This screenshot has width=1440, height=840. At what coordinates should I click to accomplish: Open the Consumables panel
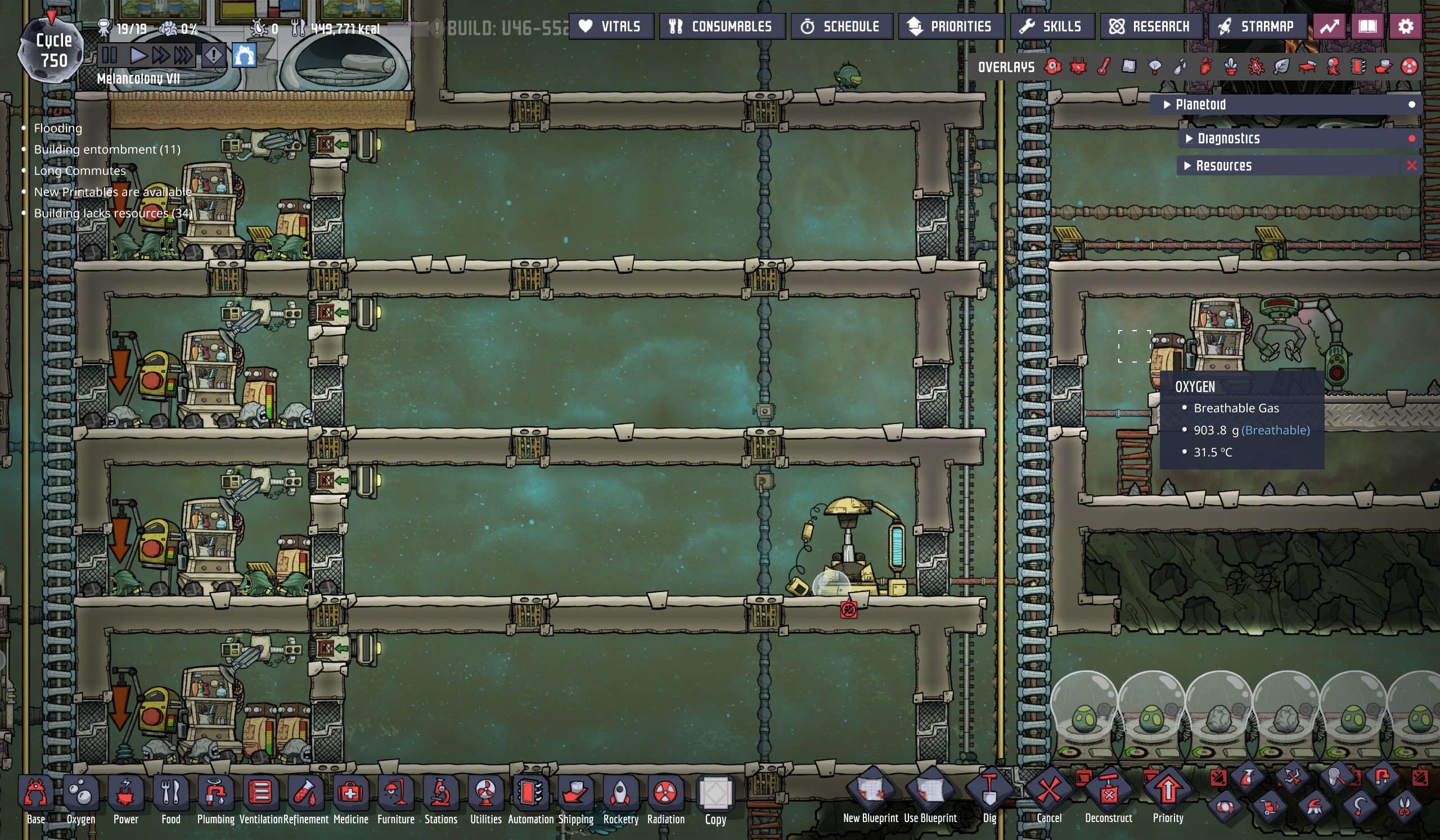[x=721, y=27]
